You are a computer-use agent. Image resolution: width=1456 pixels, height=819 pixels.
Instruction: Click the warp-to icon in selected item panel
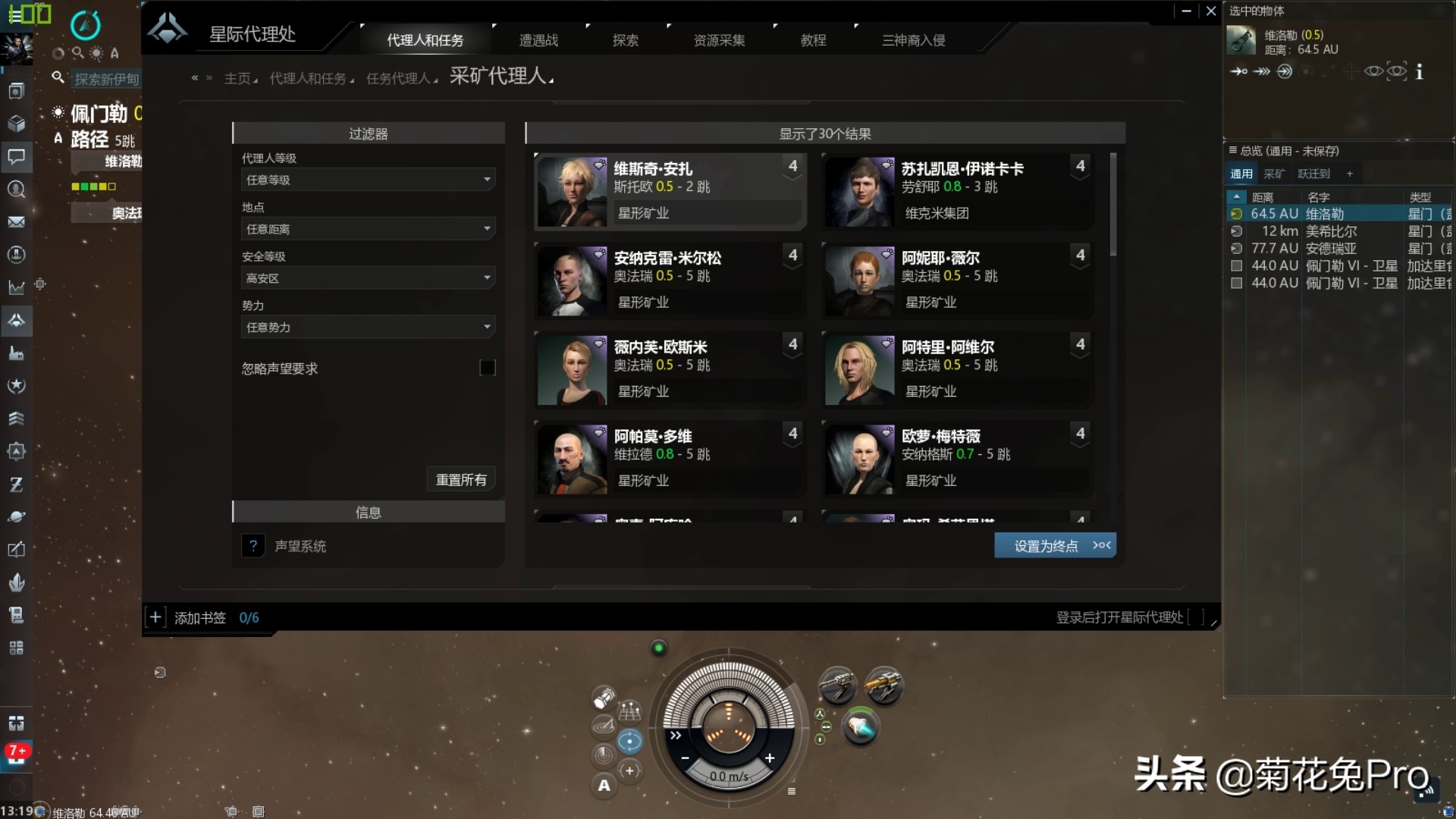pyautogui.click(x=1262, y=71)
